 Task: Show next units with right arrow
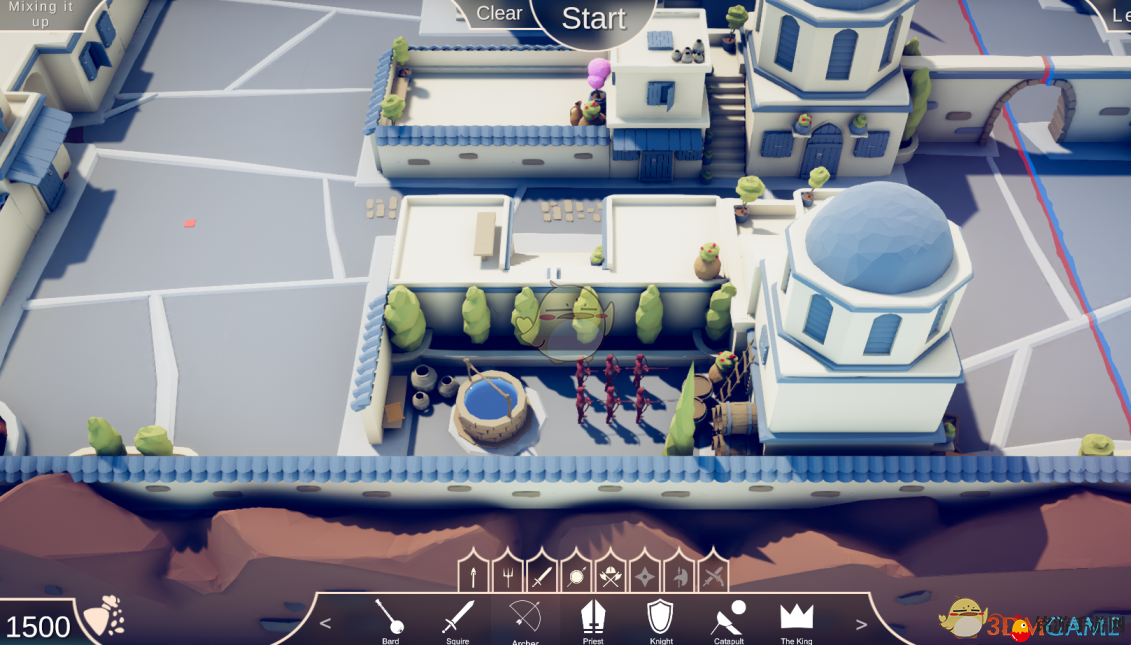(861, 624)
